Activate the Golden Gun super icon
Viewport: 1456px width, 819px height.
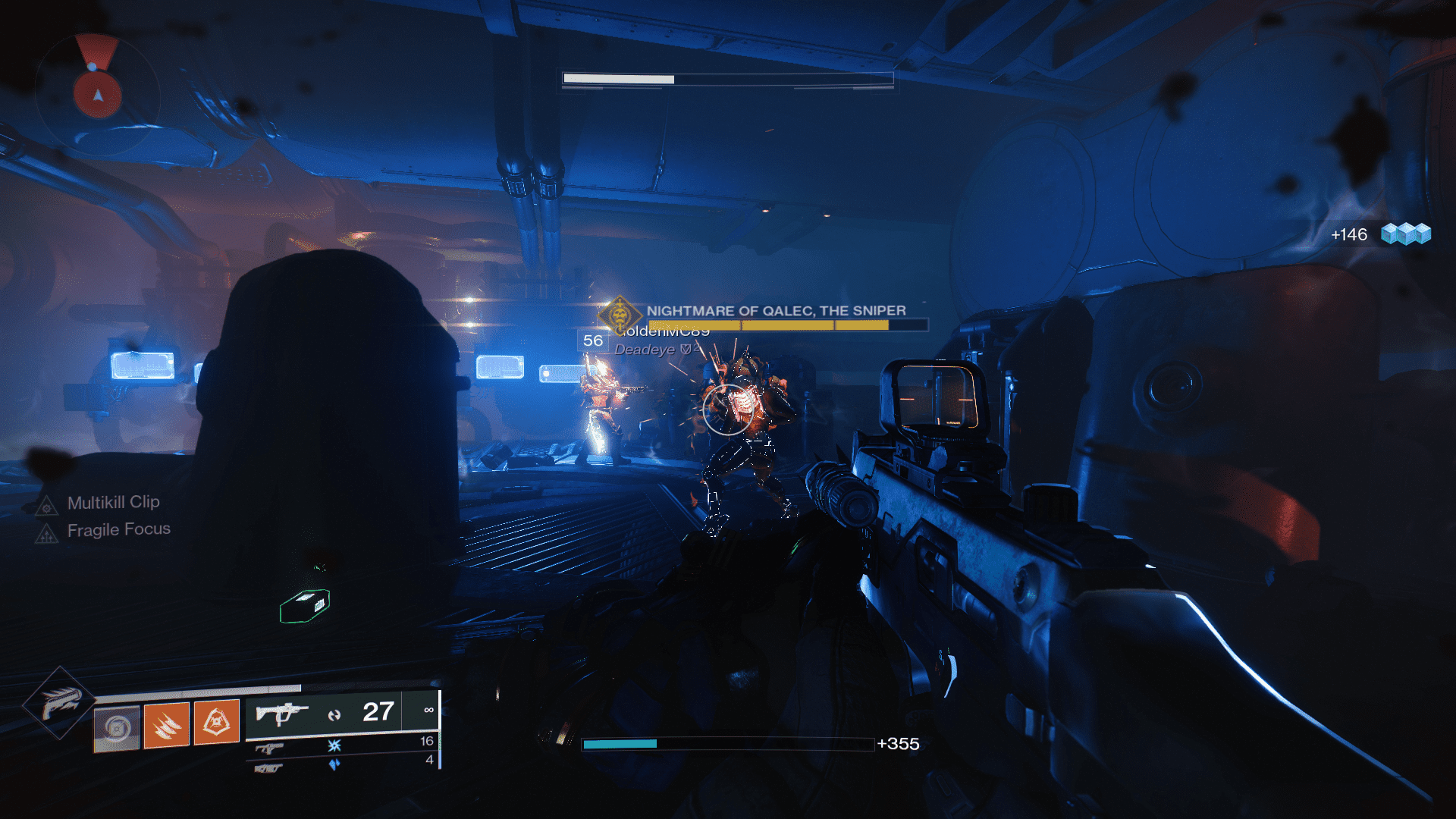tap(59, 703)
